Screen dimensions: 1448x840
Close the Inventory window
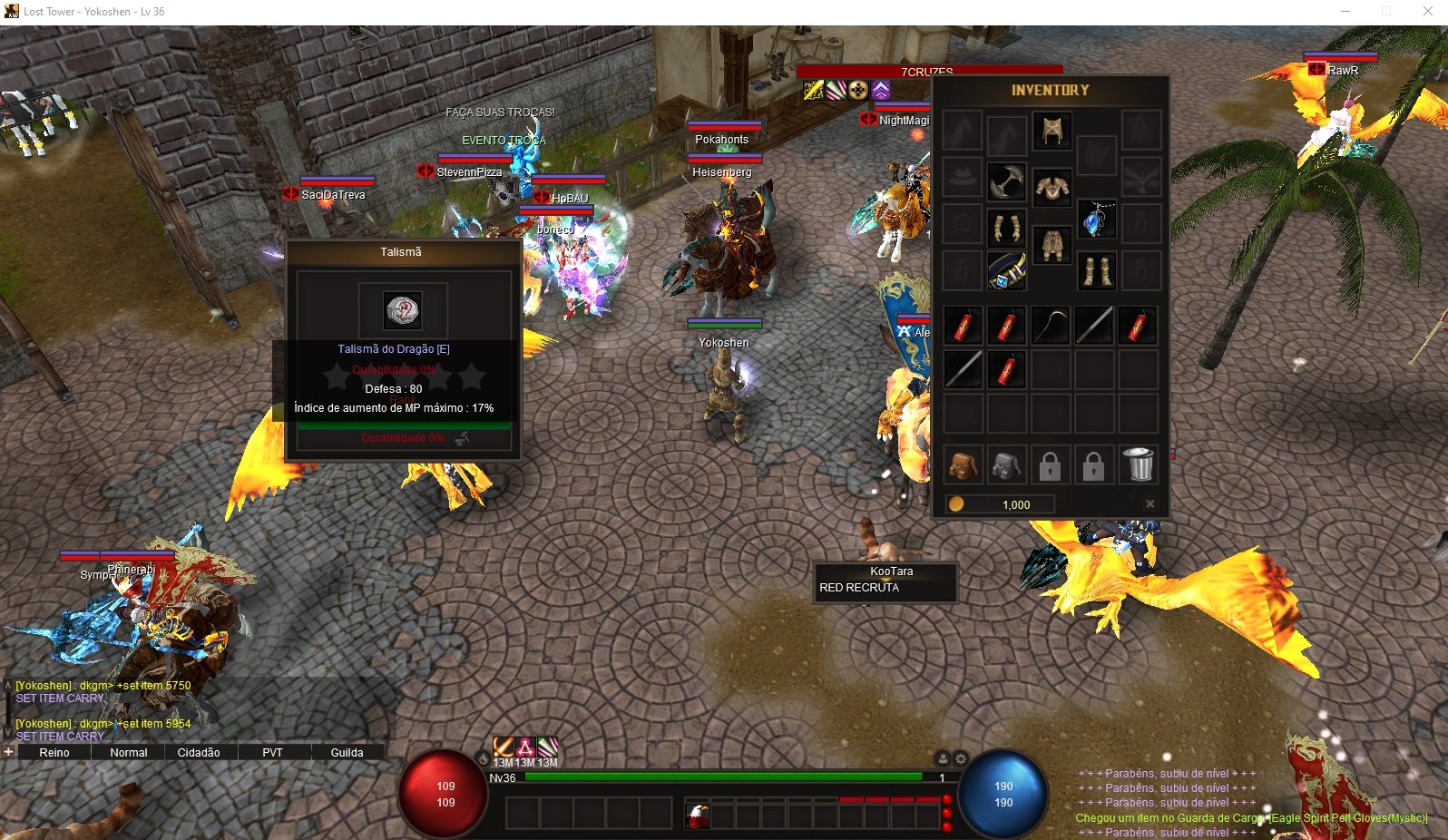pos(1150,504)
